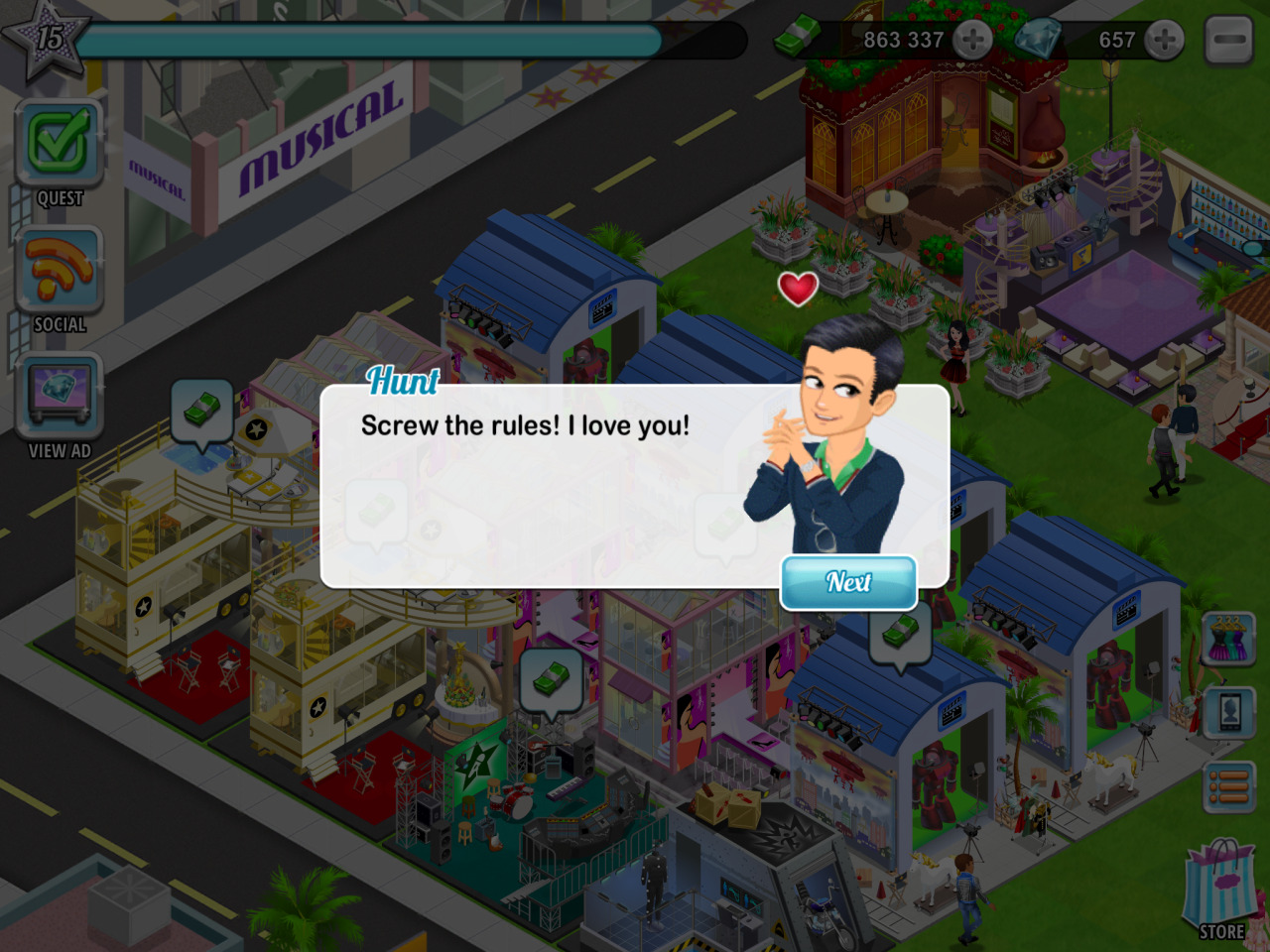
Task: Open the wardrobe dresses icon
Action: click(1230, 639)
